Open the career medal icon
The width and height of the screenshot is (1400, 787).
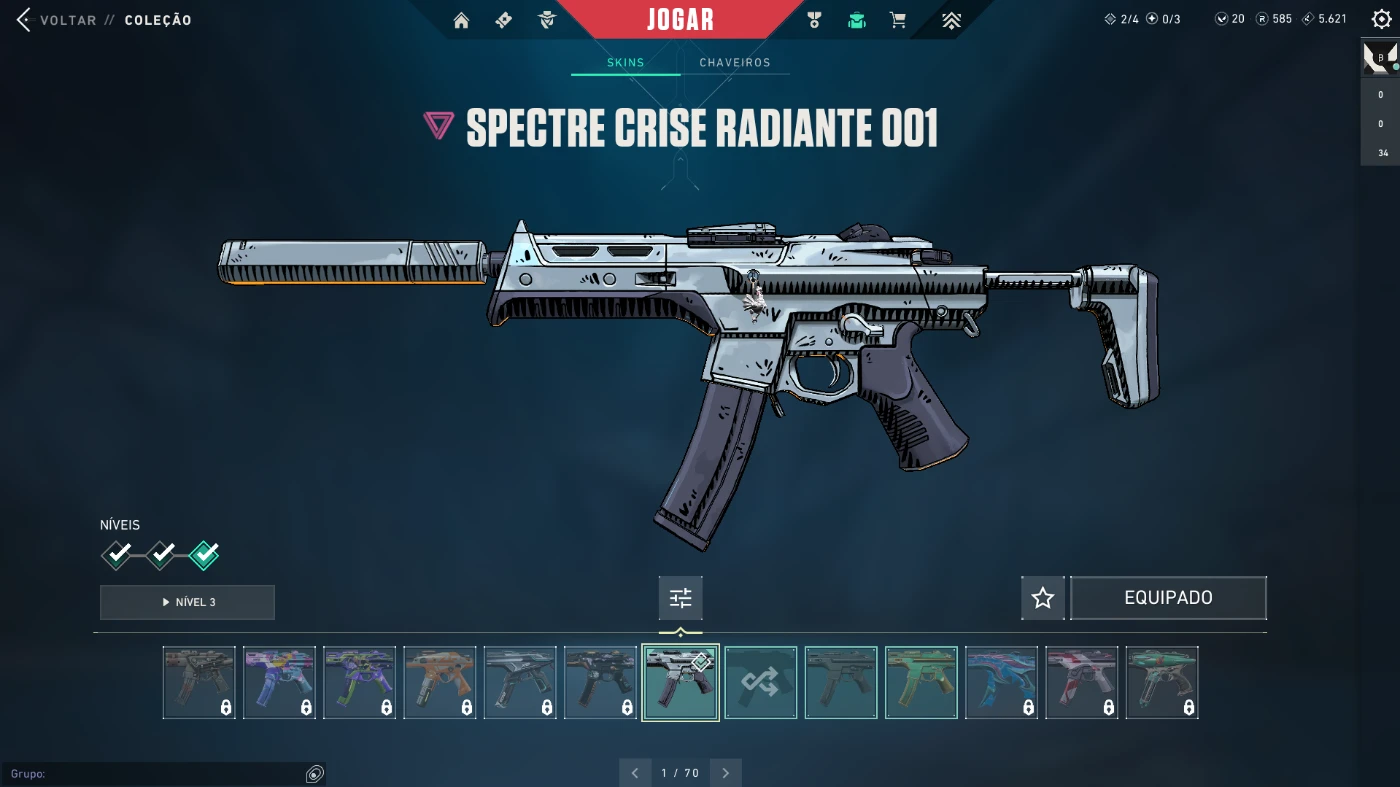(x=814, y=20)
